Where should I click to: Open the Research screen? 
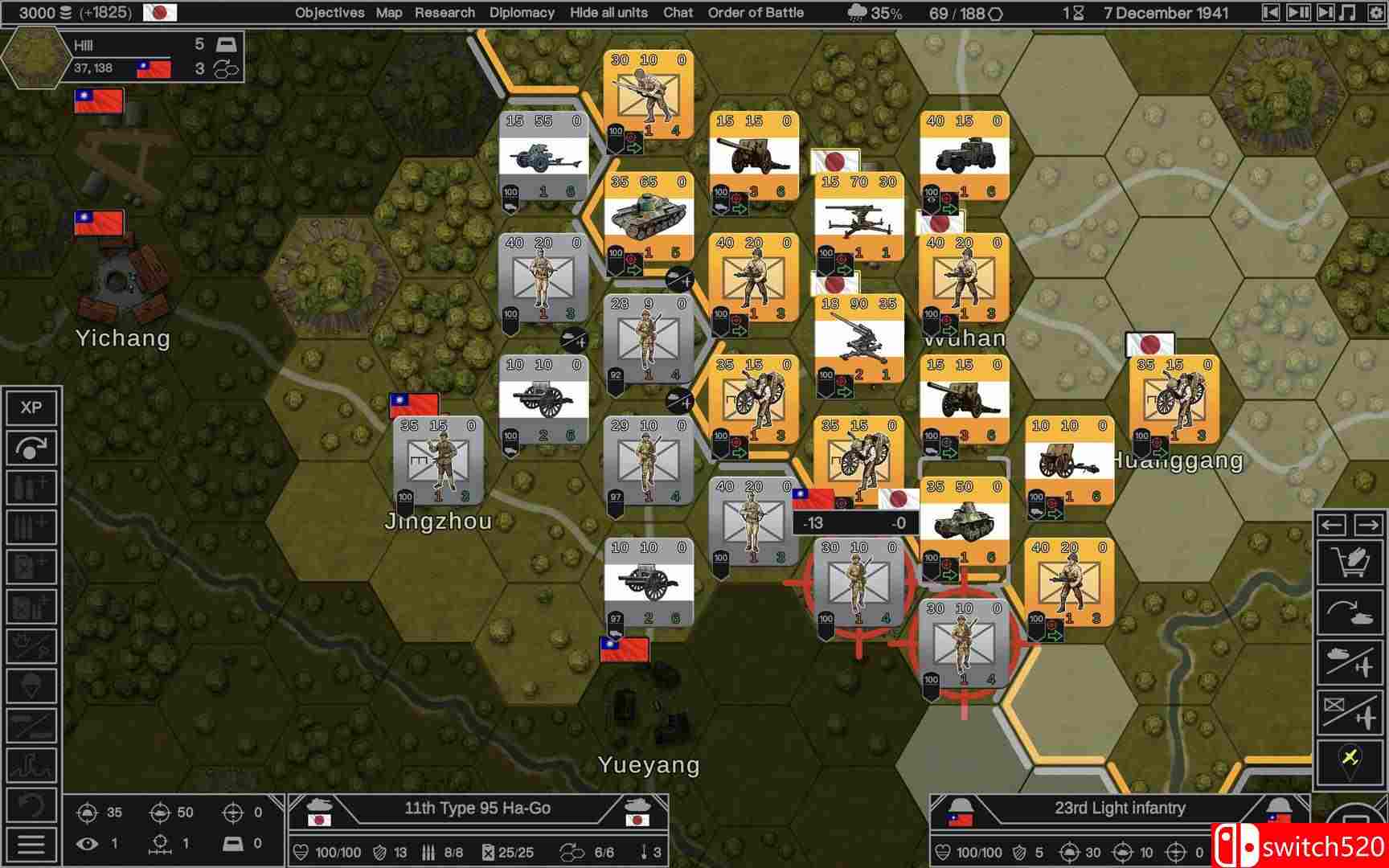click(445, 12)
